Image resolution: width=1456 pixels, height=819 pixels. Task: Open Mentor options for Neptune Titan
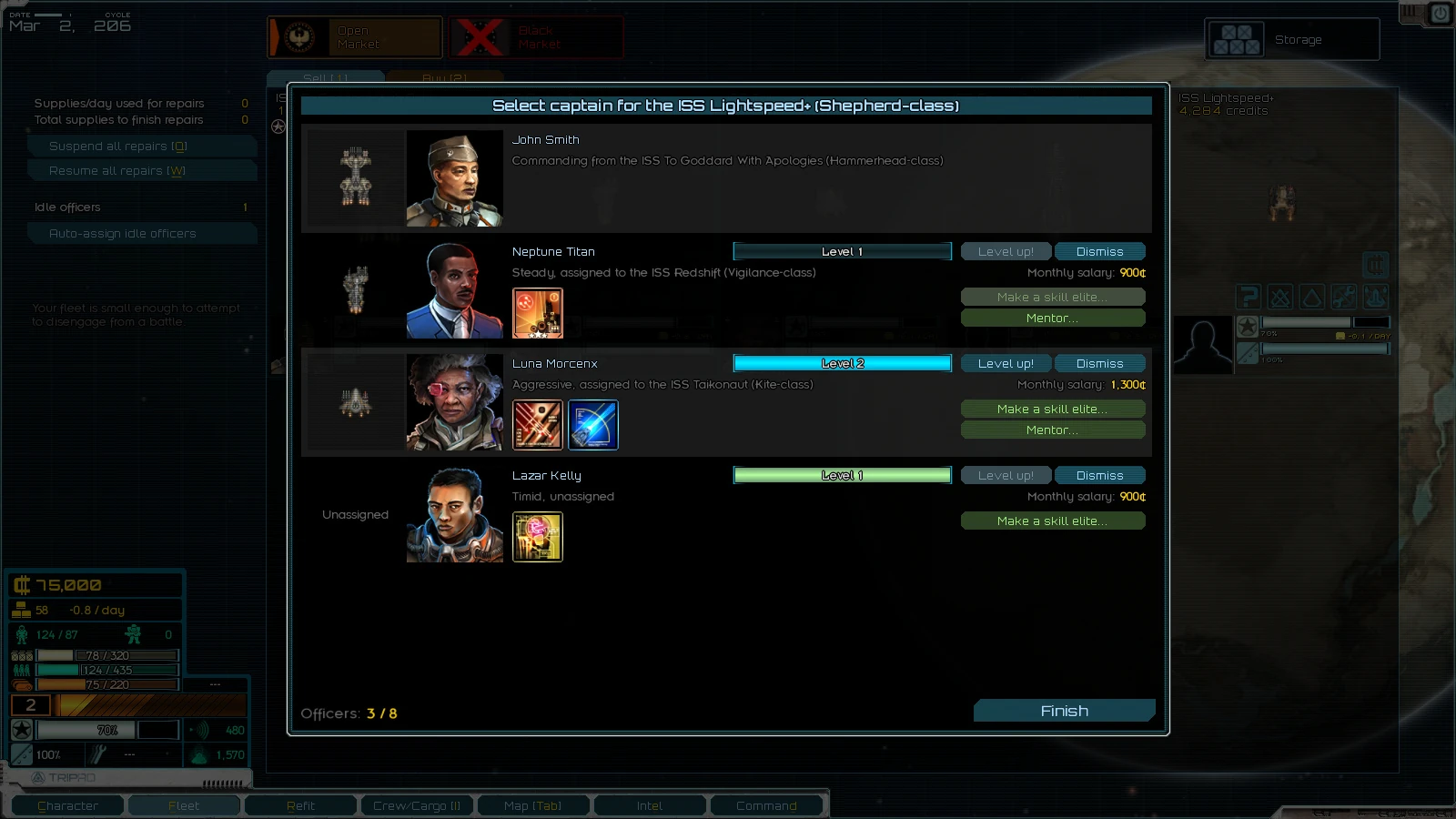(x=1053, y=318)
